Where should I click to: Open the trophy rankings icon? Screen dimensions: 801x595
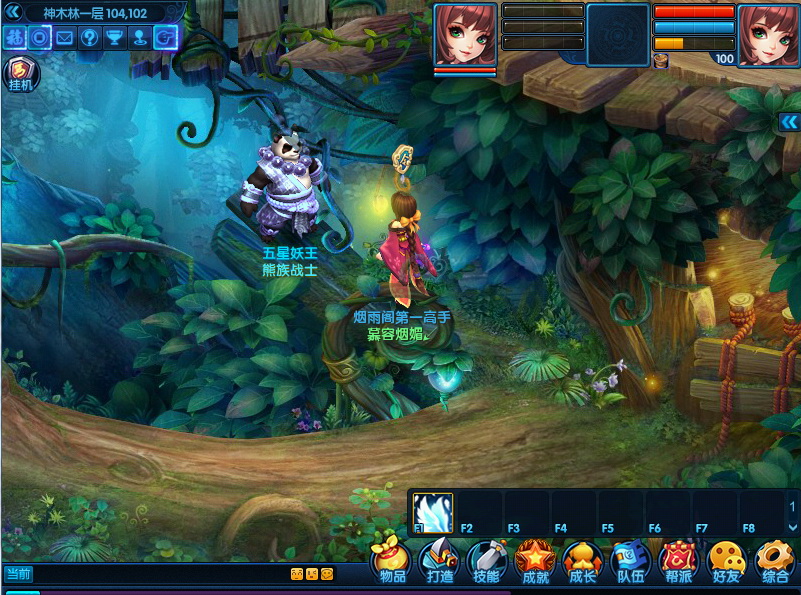point(115,38)
